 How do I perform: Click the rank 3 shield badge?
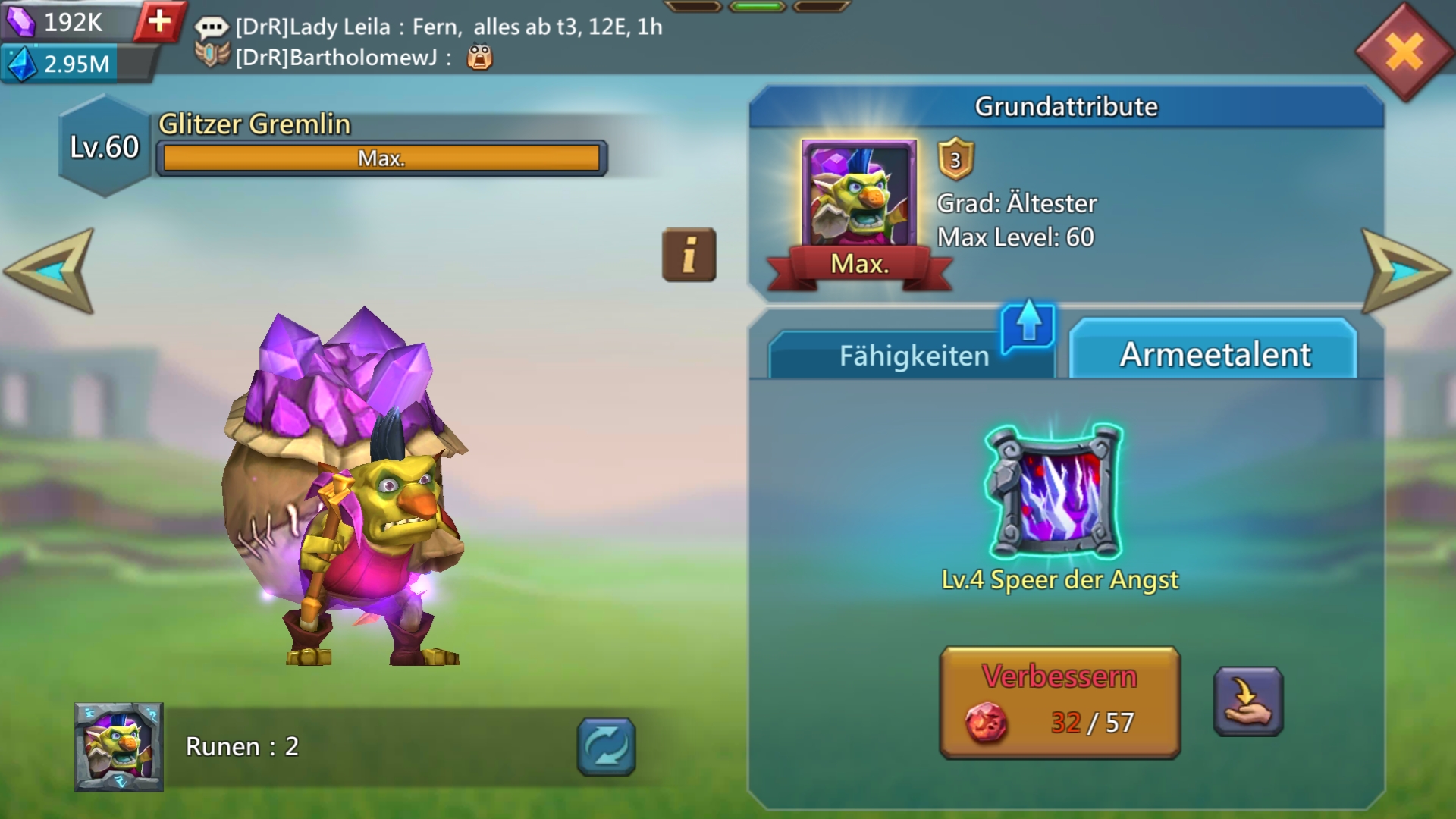pos(955,159)
